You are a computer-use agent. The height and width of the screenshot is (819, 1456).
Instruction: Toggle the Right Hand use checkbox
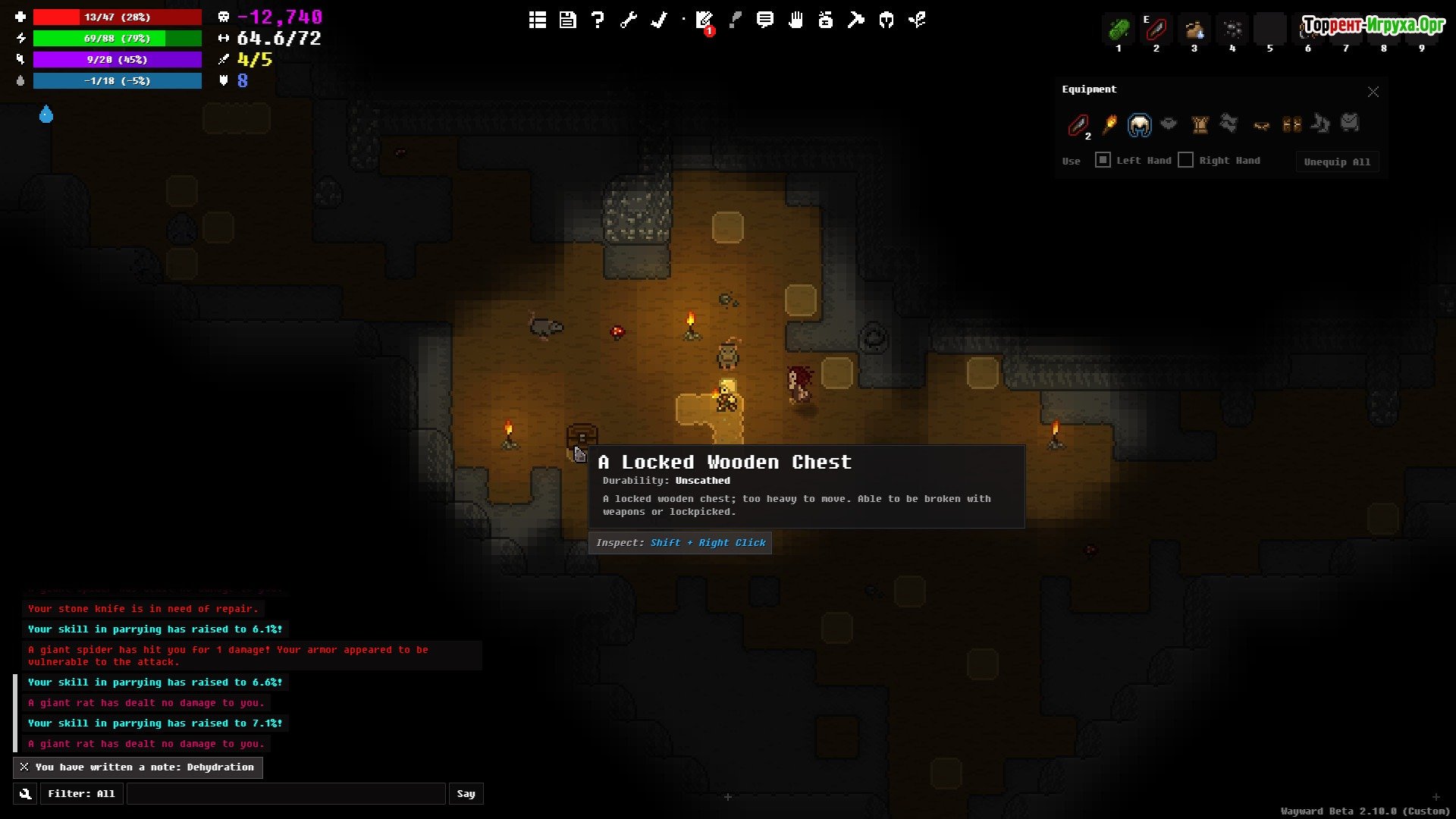coord(1186,160)
